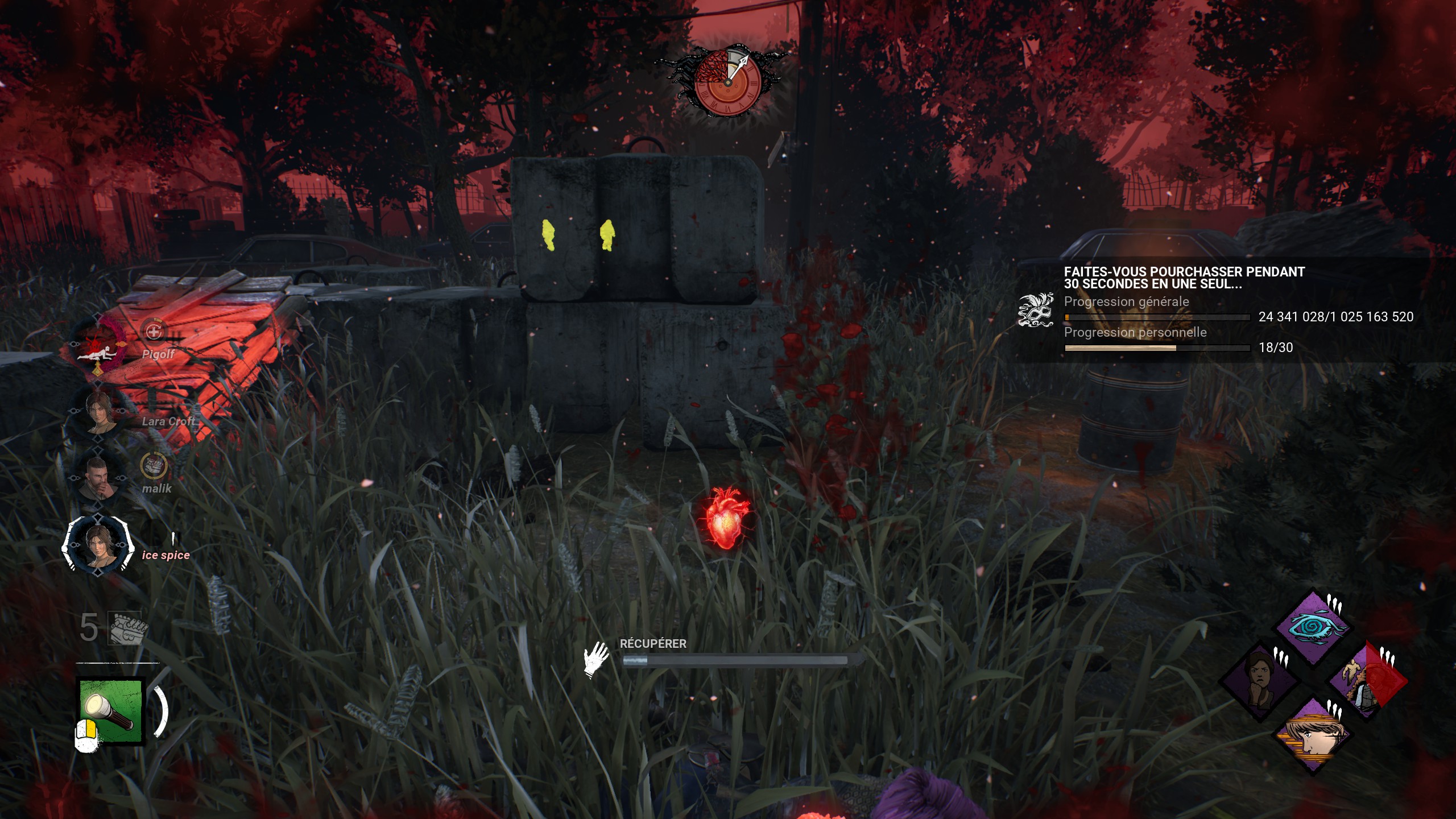Image resolution: width=1456 pixels, height=819 pixels.
Task: Click the teal swirling eye perk
Action: pos(1314,627)
